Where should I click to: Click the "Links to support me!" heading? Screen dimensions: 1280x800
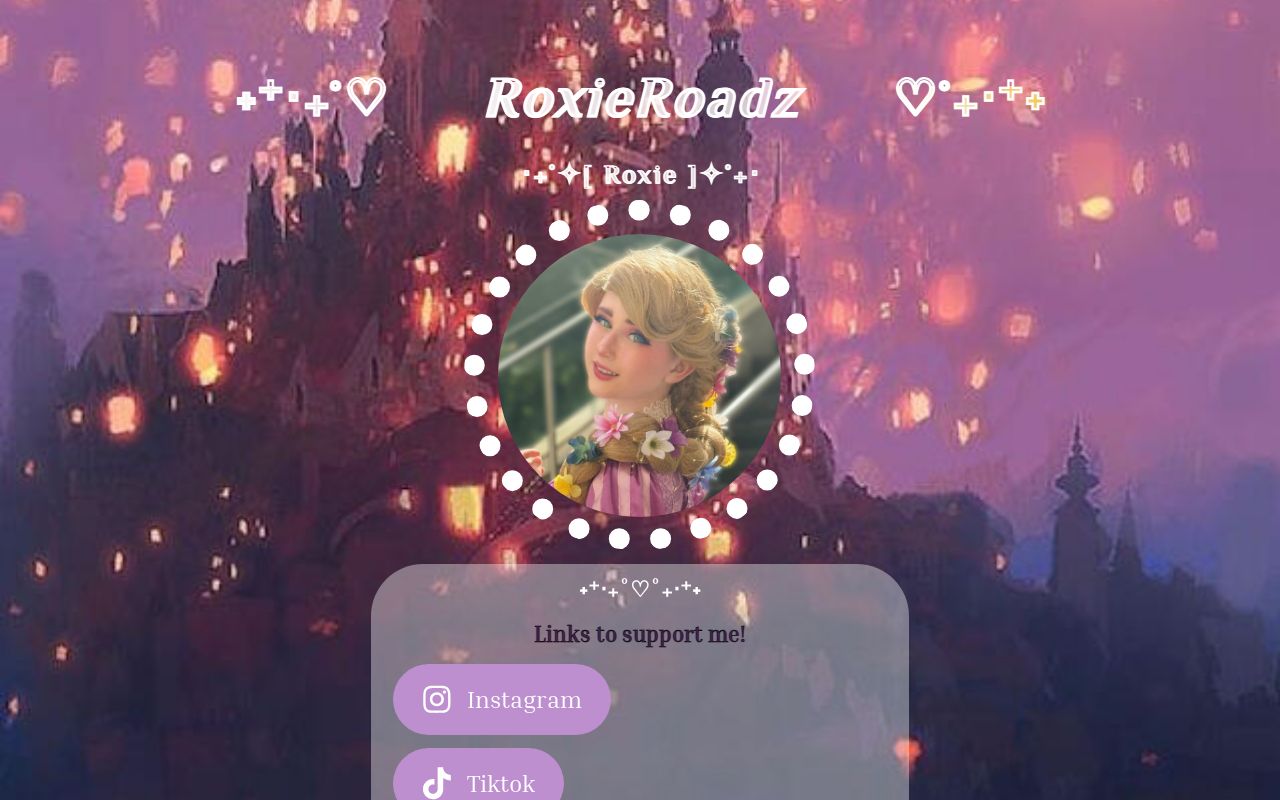coord(640,634)
